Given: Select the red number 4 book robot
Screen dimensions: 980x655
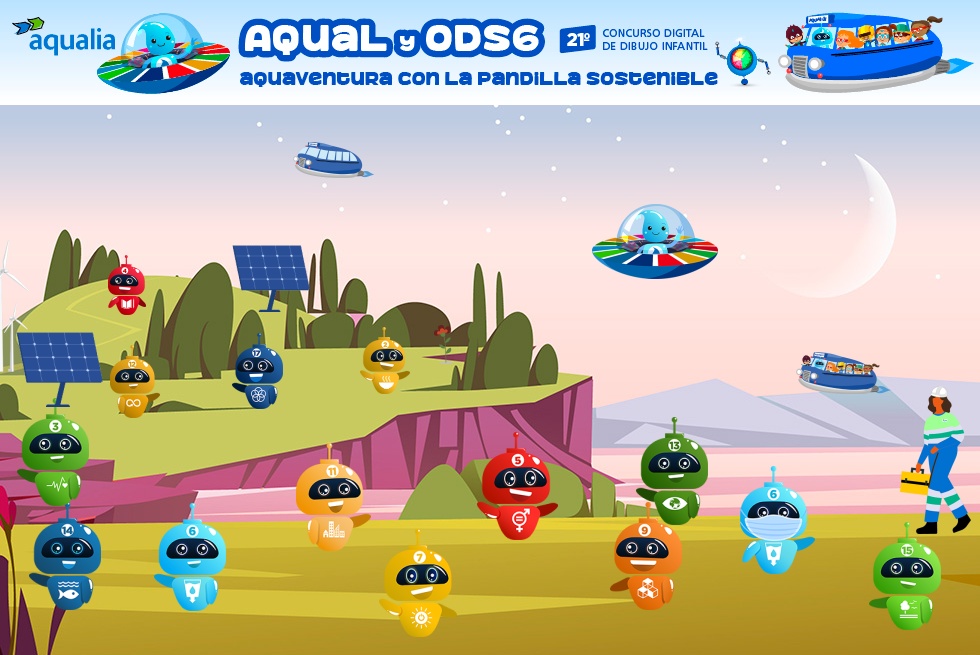Looking at the screenshot, I should (x=126, y=288).
